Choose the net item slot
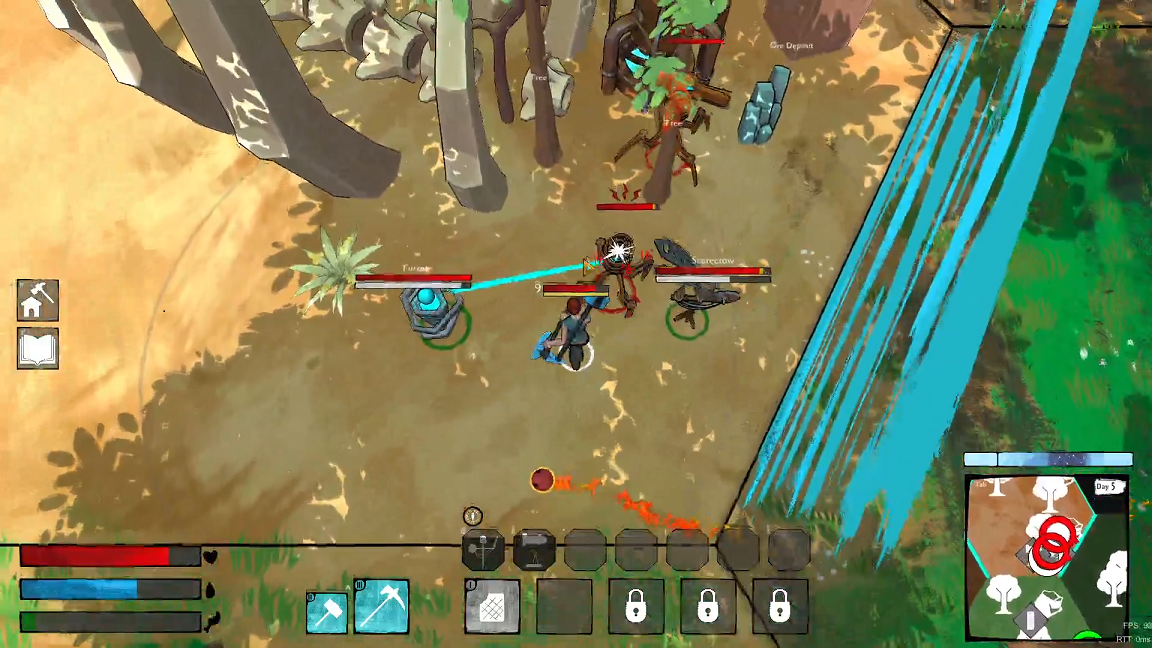 click(492, 606)
